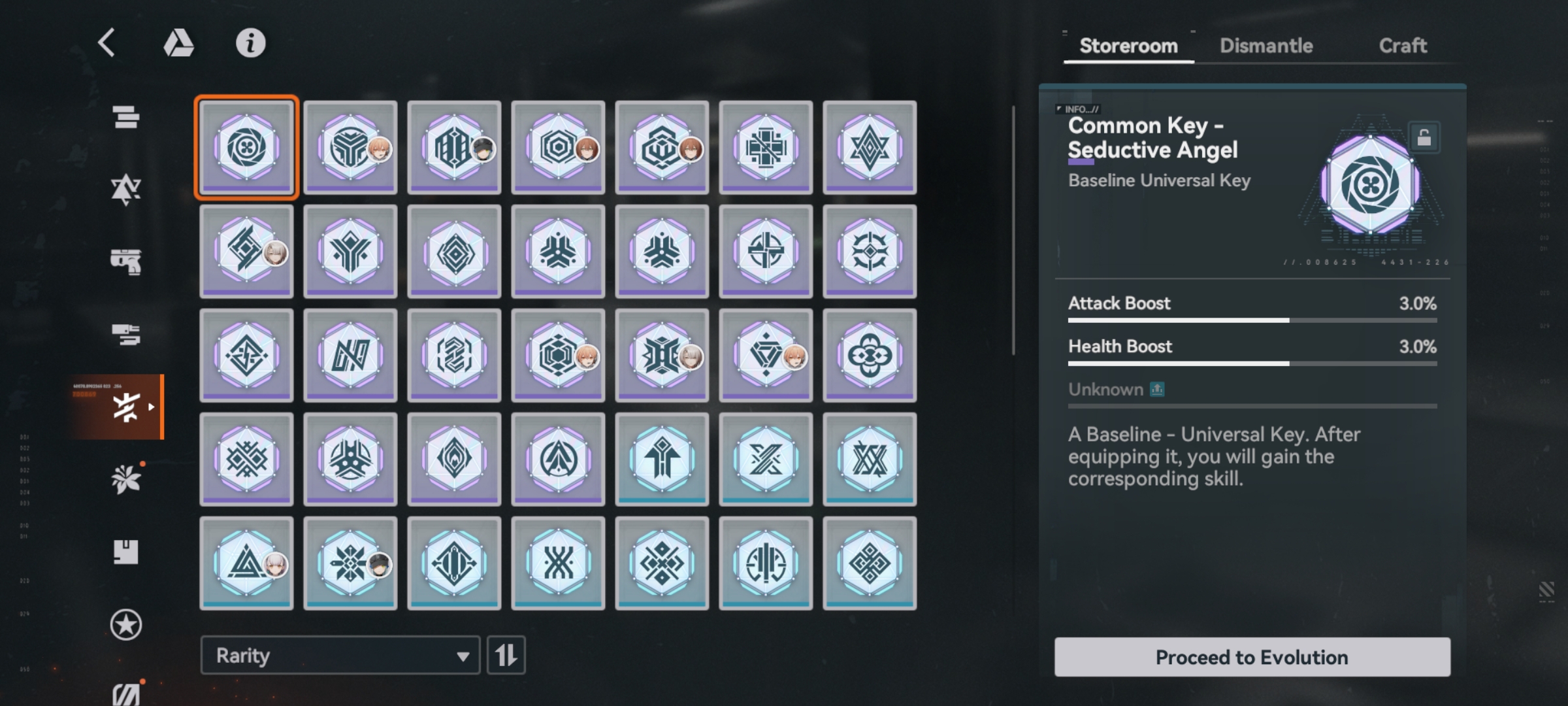
Task: Open the star-in-circle category
Action: 125,625
